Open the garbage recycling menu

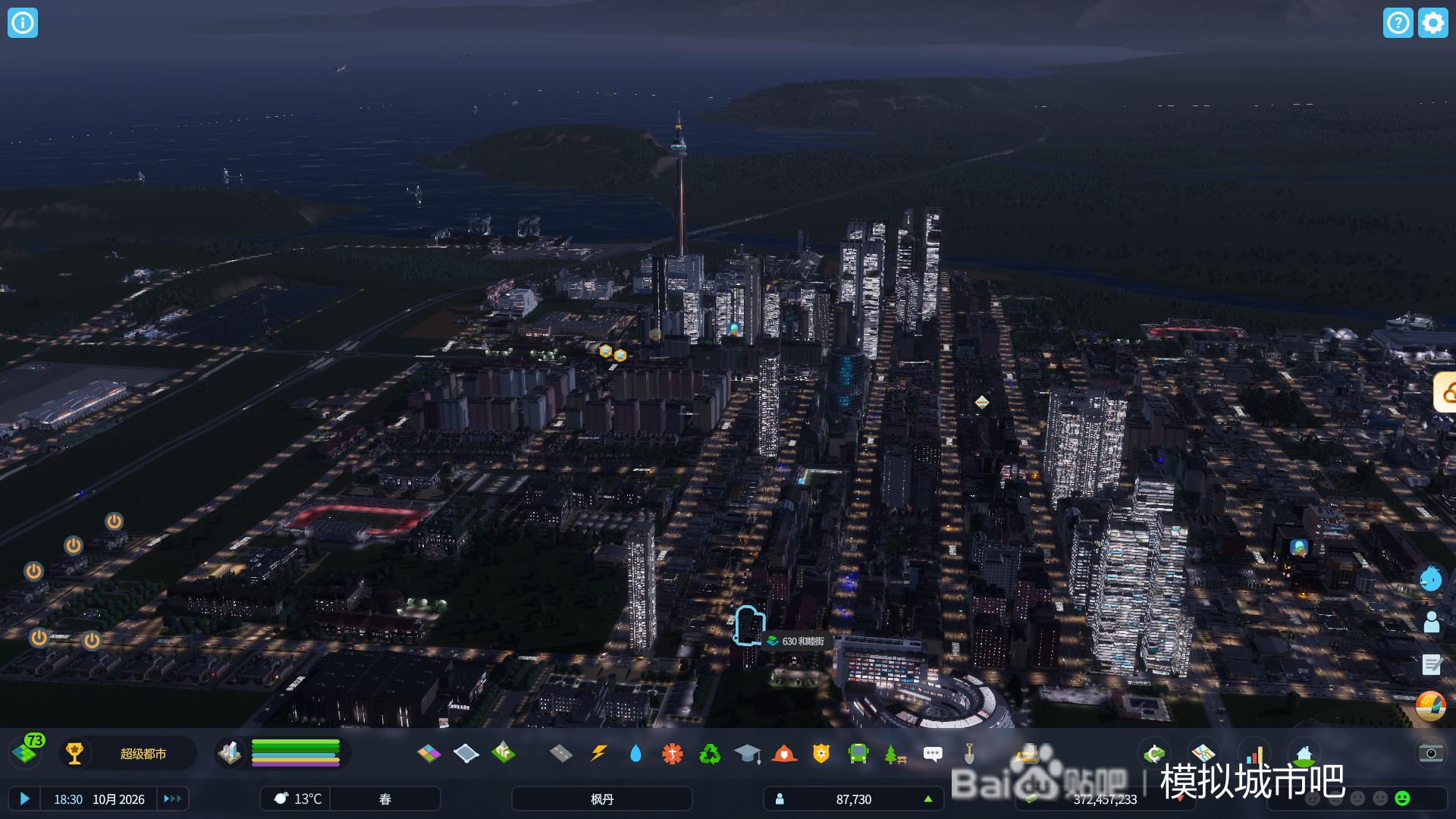point(710,753)
